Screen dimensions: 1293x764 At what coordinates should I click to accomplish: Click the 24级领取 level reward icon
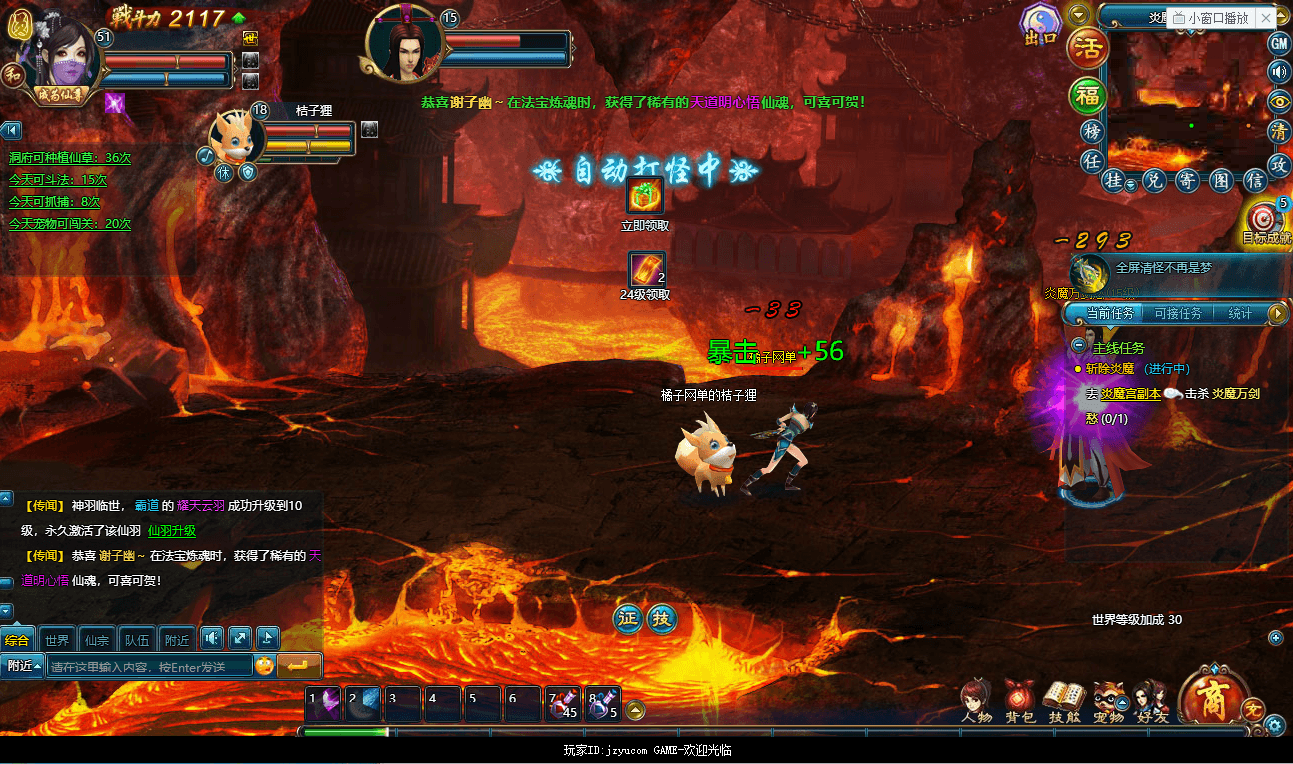click(x=646, y=270)
